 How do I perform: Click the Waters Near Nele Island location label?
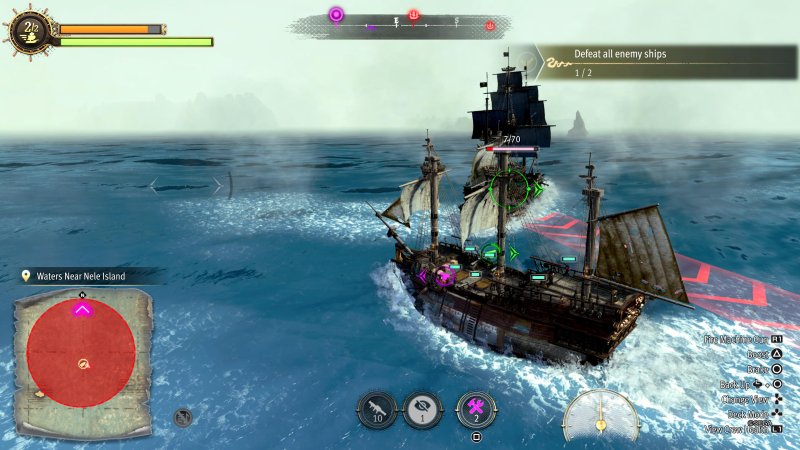[90, 276]
